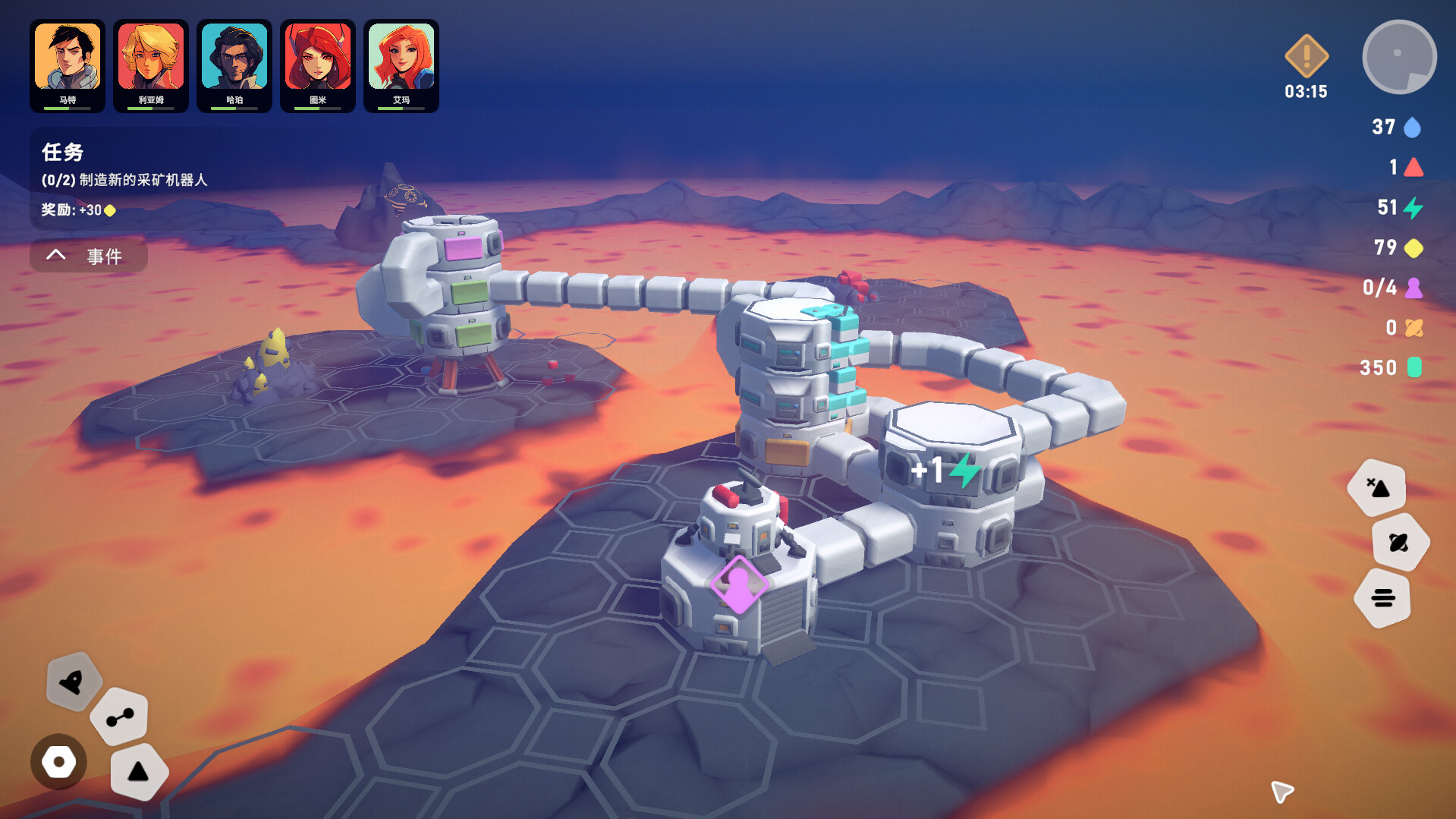Click the water droplet resource icon
Screen dimensions: 1456x819
point(1413,128)
